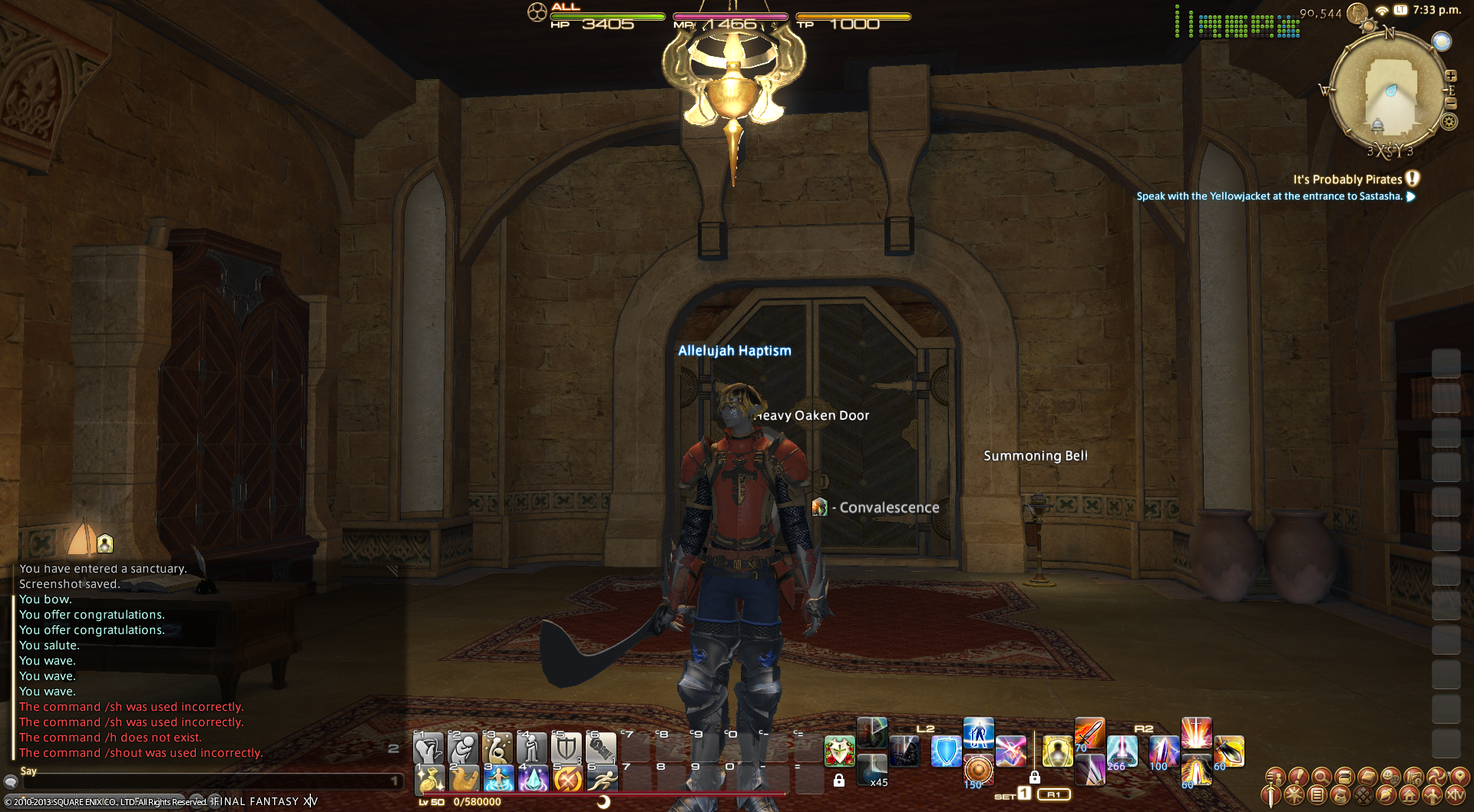
Task: Click the gil coin currency icon
Action: pos(1357,13)
